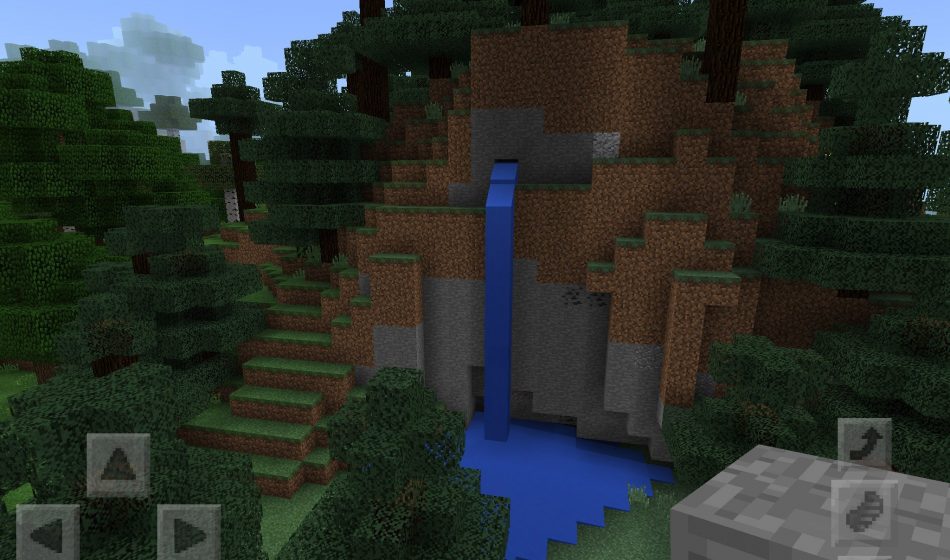This screenshot has height=560, width=950.
Task: Tap the right arrow movement button
Action: 189,533
